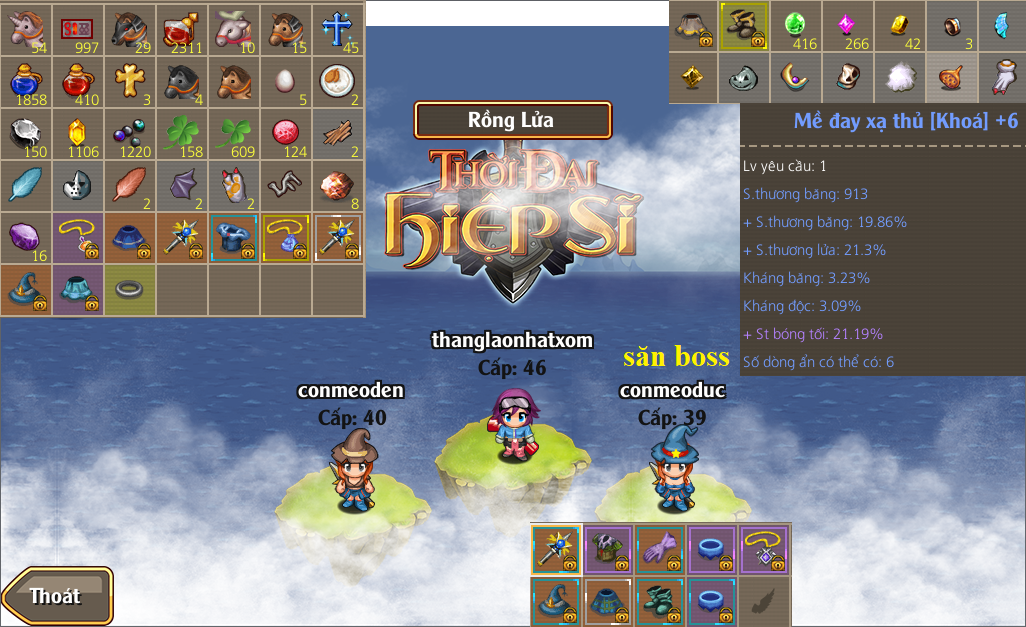The image size is (1026, 627).
Task: Select the Rồng Lửa server banner
Action: 512,120
